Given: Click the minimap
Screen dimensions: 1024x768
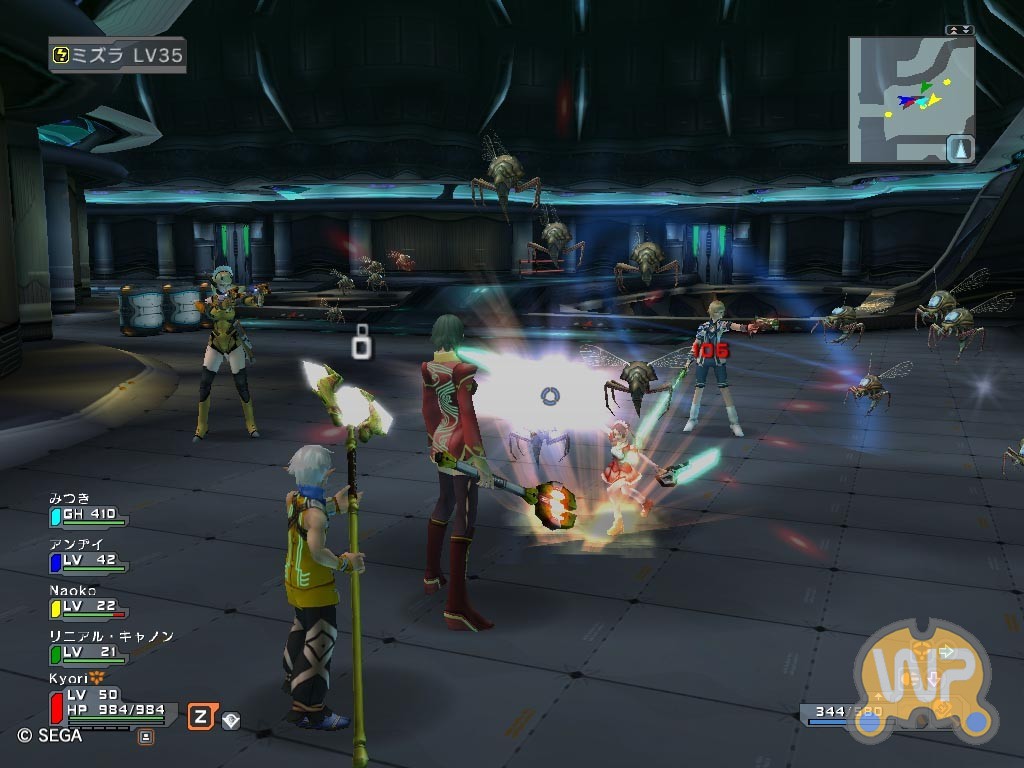Looking at the screenshot, I should 911,99.
